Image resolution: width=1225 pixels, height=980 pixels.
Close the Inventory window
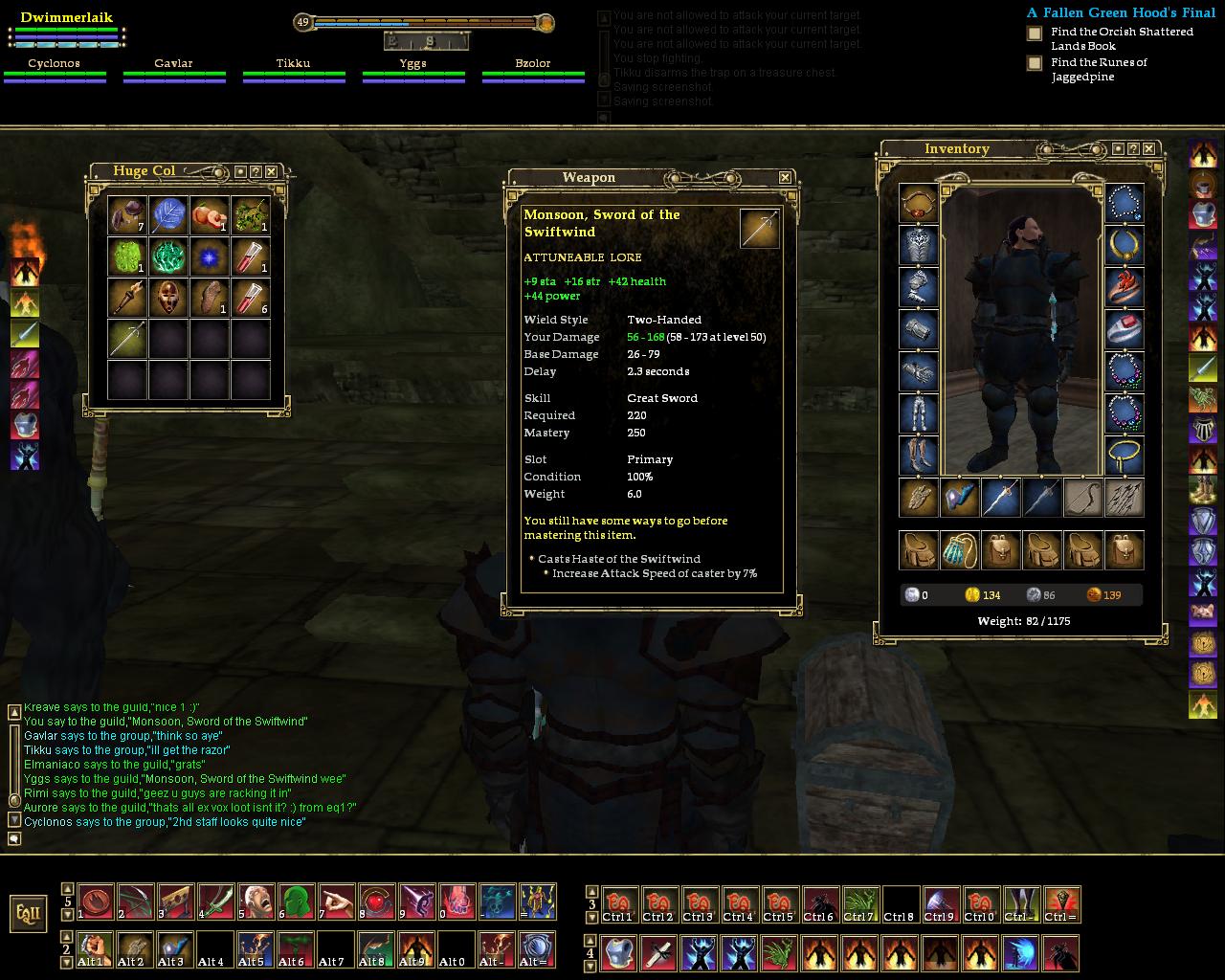(1148, 148)
